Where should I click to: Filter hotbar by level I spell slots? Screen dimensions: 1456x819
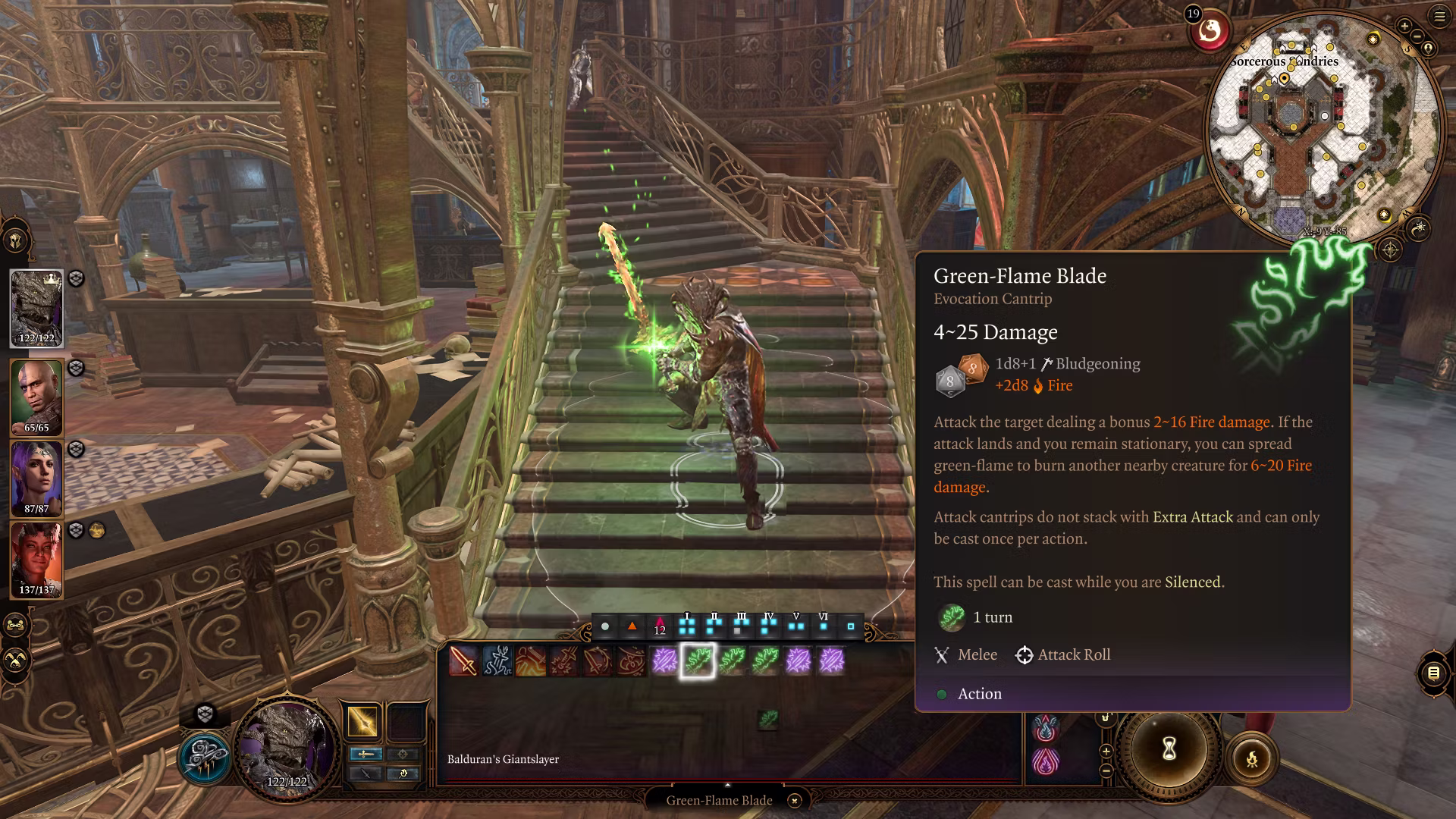tap(687, 625)
